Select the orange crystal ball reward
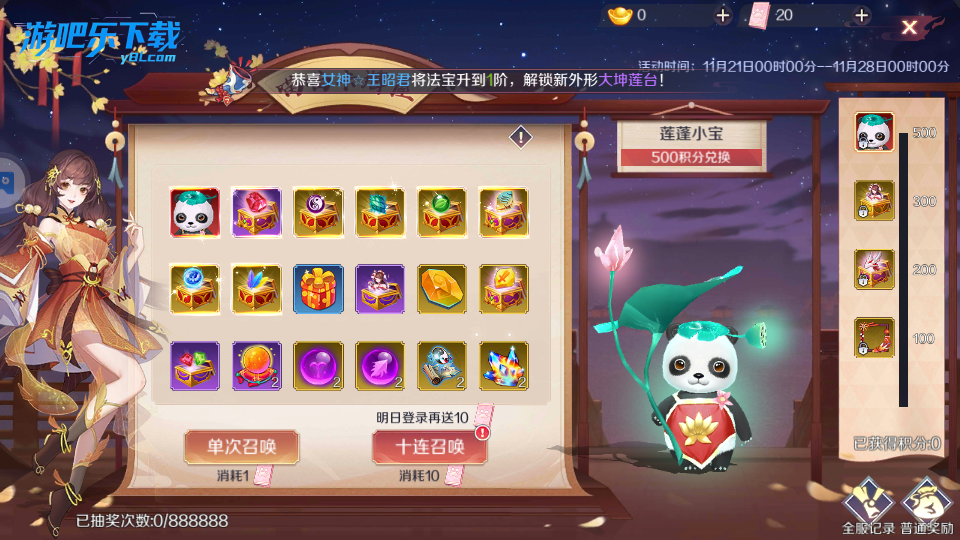960x540 pixels. (256, 366)
